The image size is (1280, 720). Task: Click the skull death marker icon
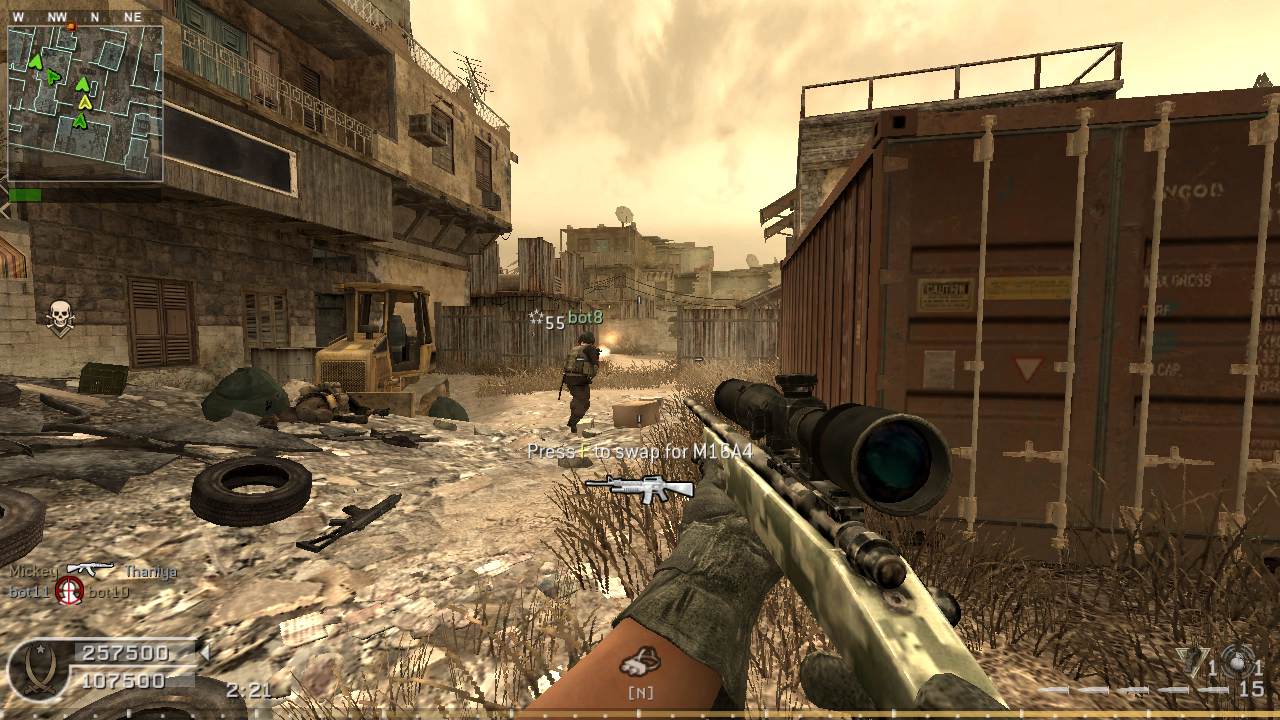point(60,317)
